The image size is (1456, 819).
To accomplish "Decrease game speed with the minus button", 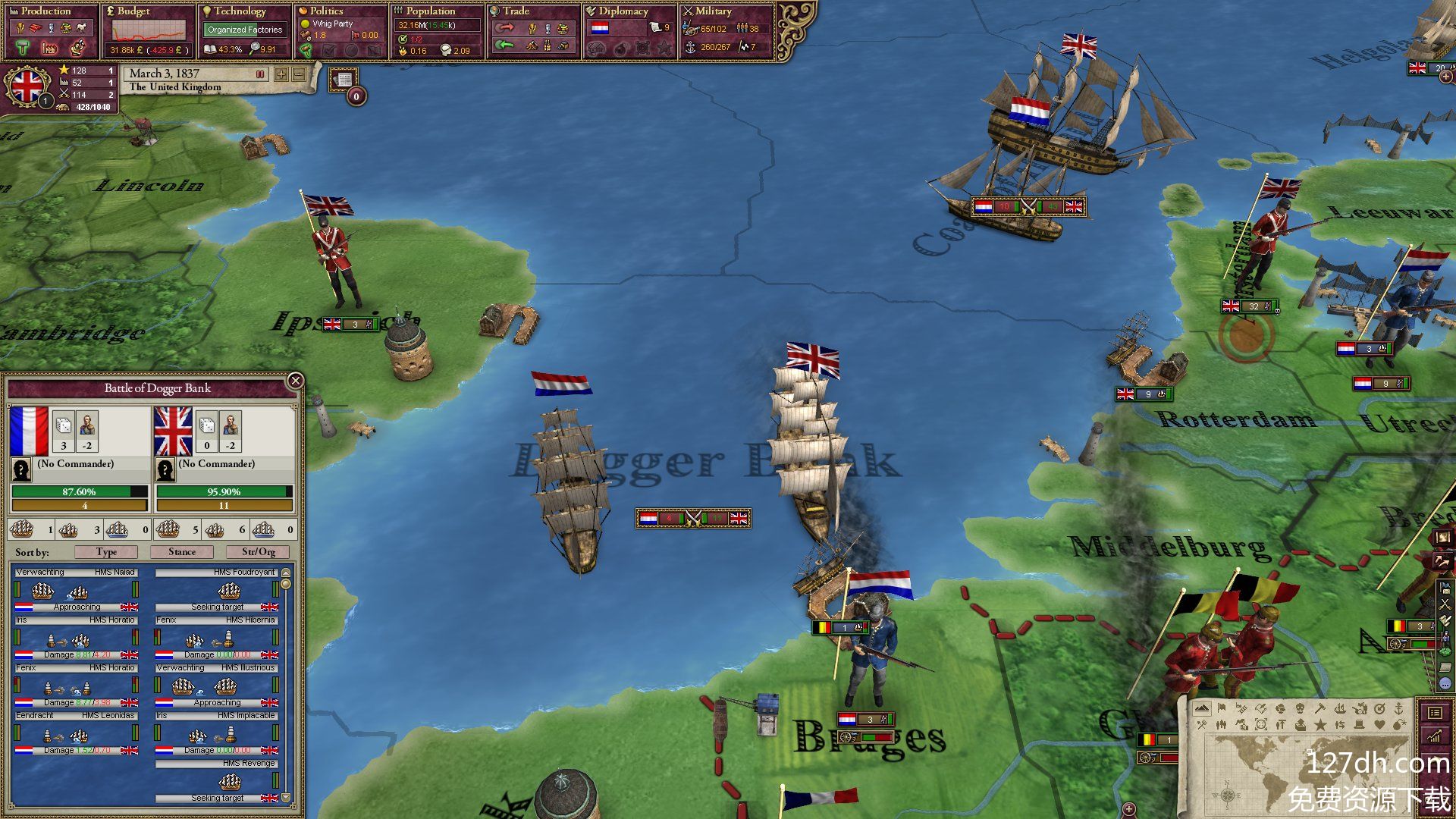I will pyautogui.click(x=299, y=74).
